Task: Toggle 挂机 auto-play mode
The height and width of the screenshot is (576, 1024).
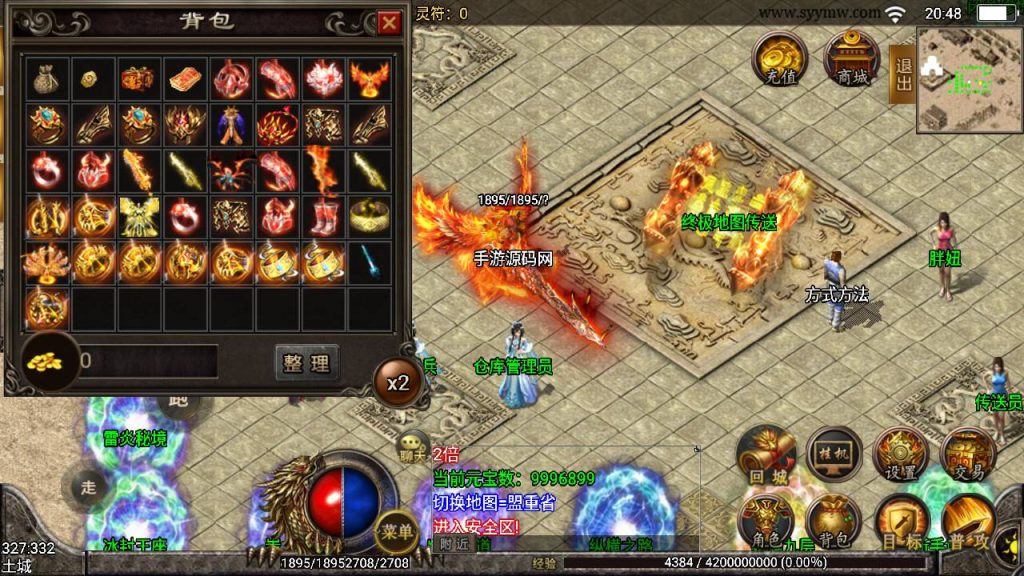Action: point(834,456)
